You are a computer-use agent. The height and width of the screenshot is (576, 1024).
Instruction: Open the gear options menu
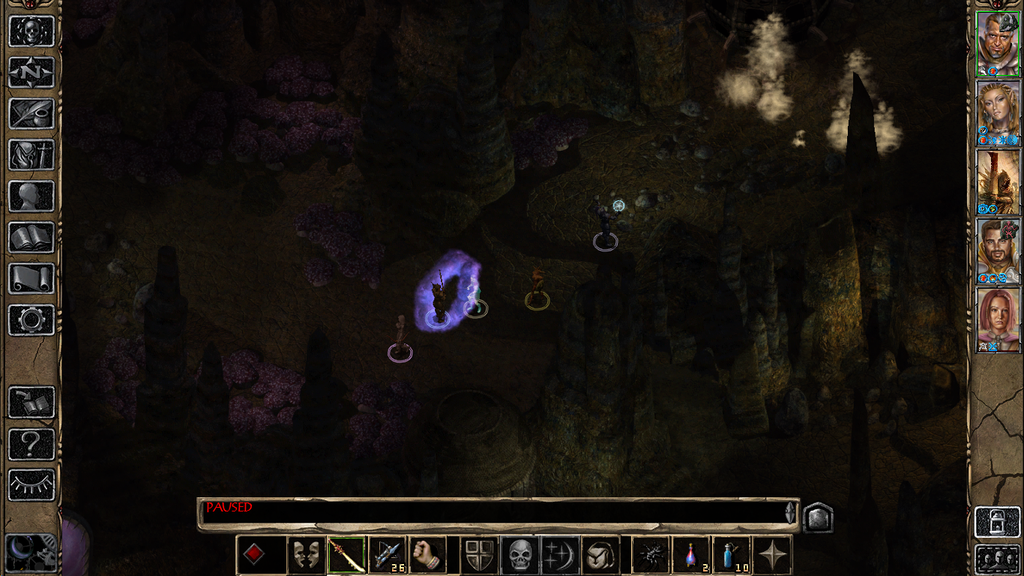(31, 319)
